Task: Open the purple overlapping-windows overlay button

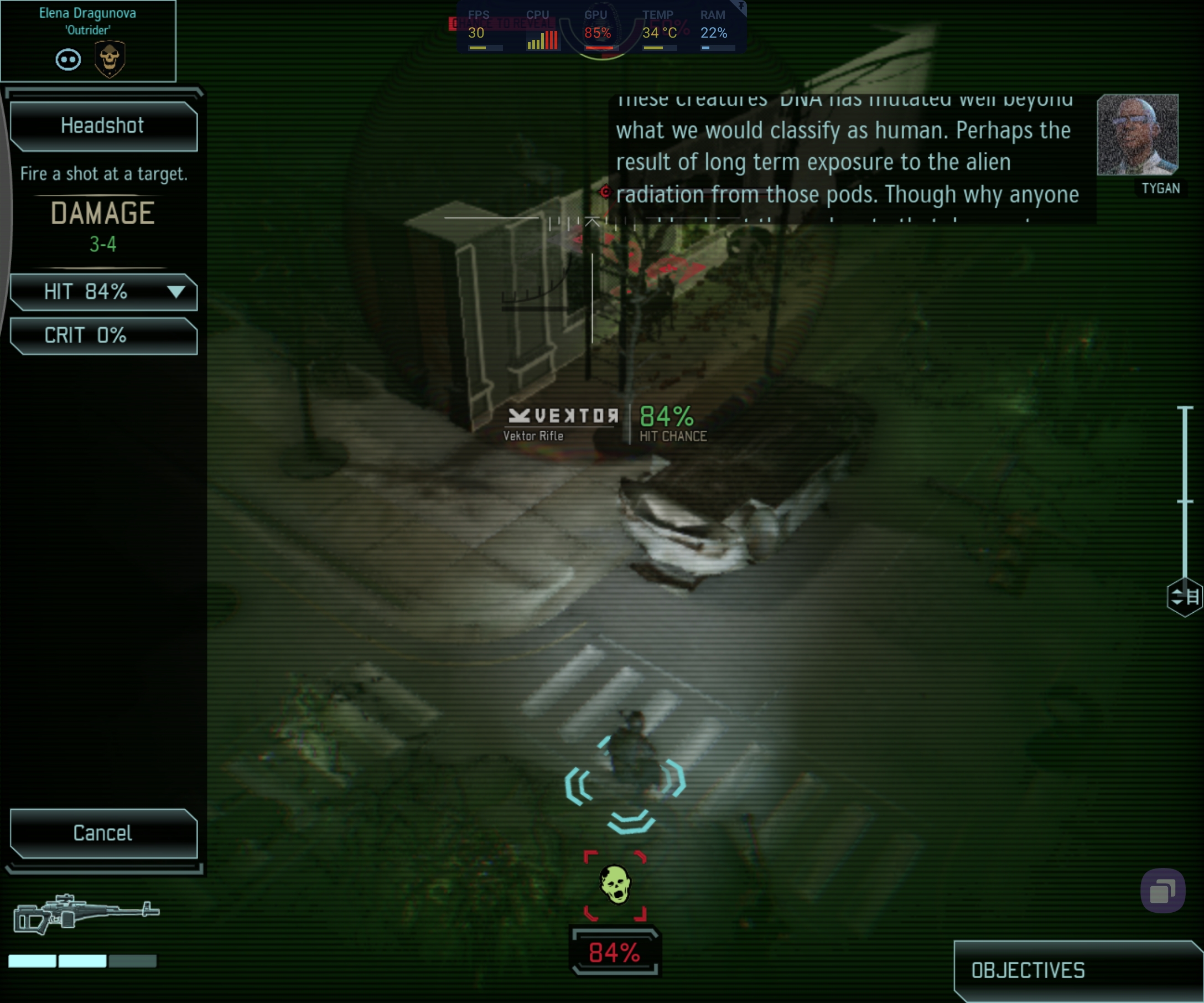Action: [1162, 891]
